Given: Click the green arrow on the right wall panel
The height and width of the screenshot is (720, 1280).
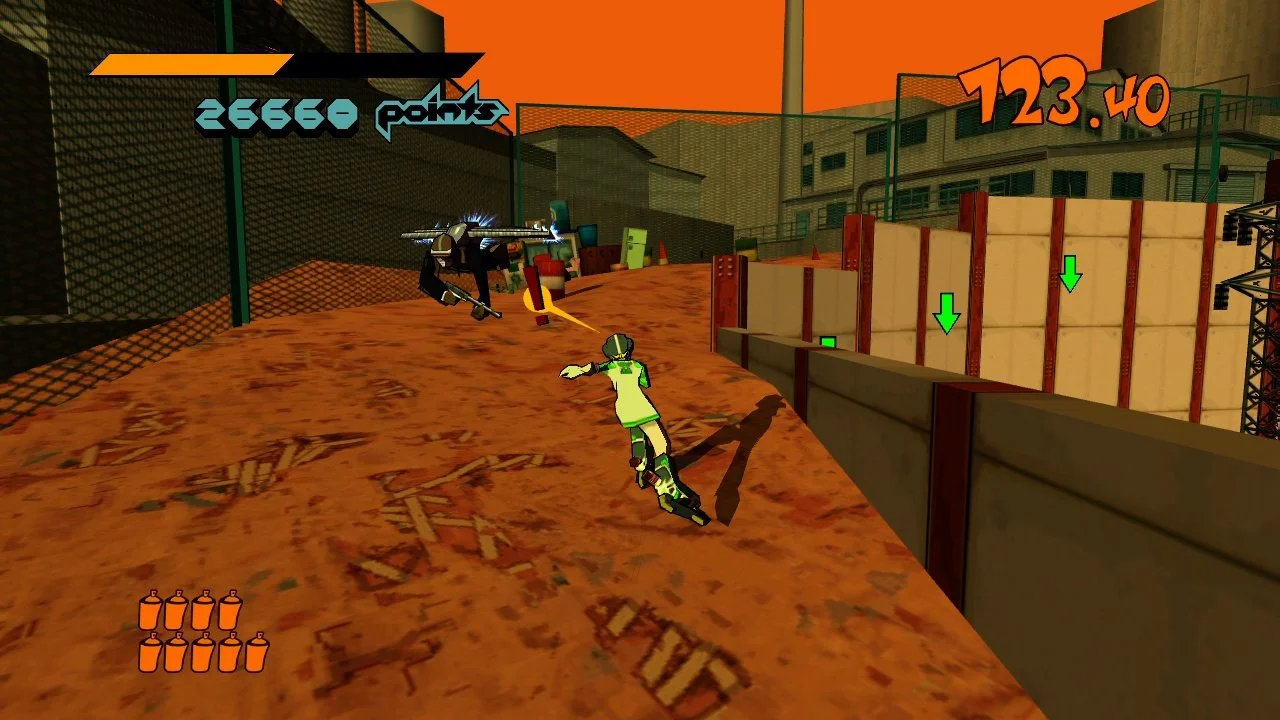Looking at the screenshot, I should pyautogui.click(x=1070, y=275).
